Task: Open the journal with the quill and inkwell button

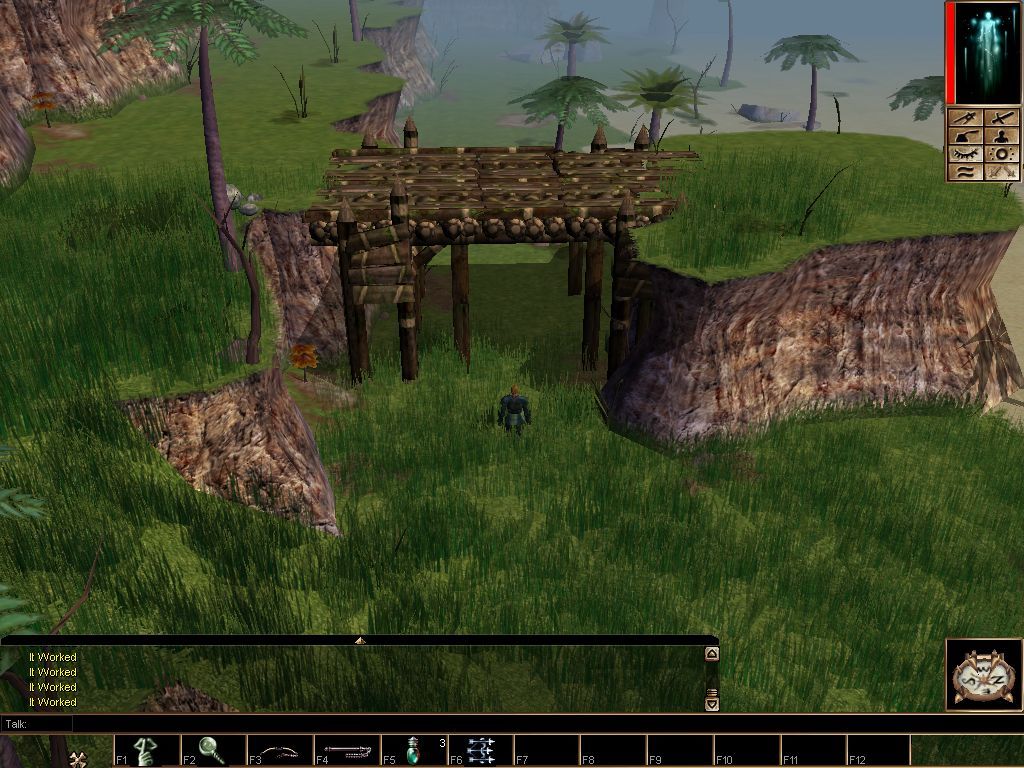Action: click(x=966, y=136)
